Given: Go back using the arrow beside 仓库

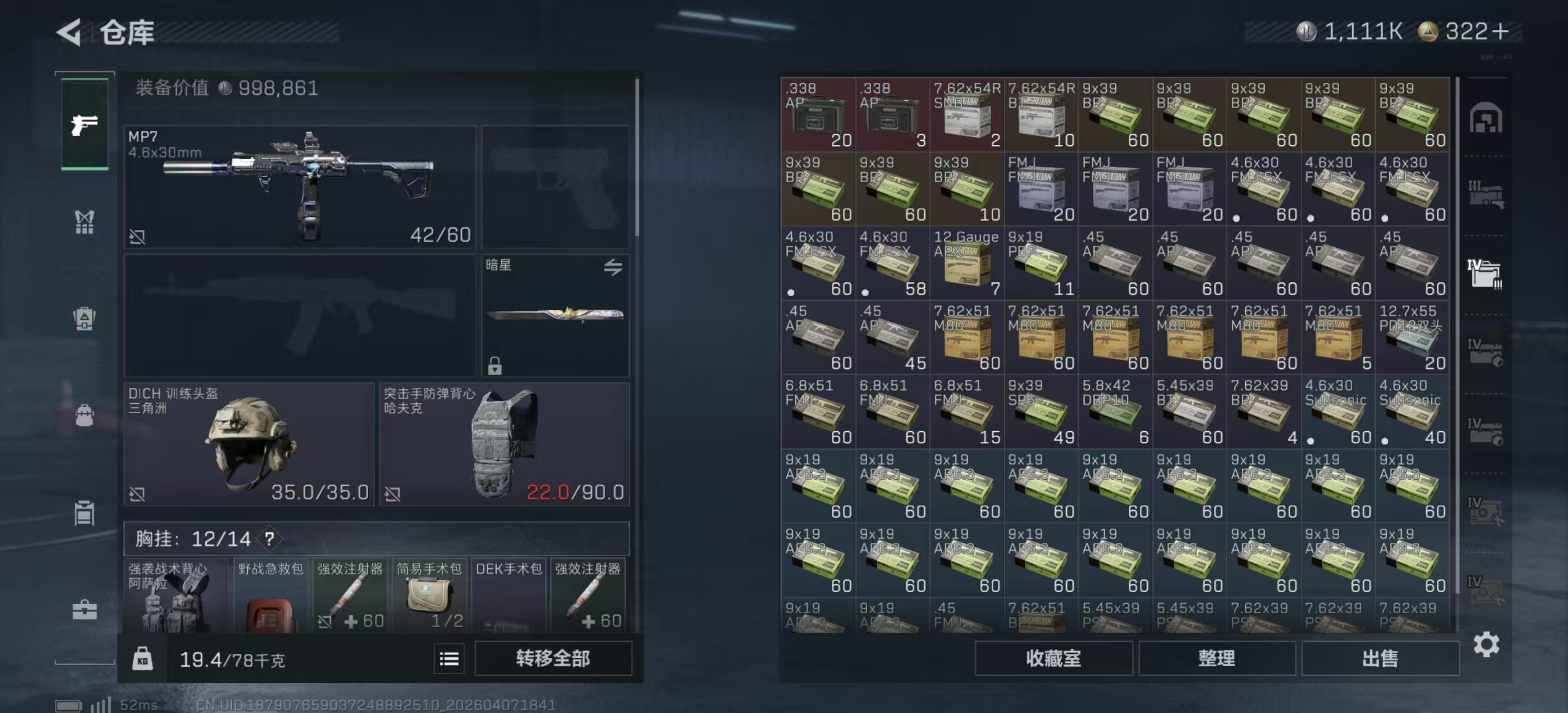Looking at the screenshot, I should (x=70, y=32).
